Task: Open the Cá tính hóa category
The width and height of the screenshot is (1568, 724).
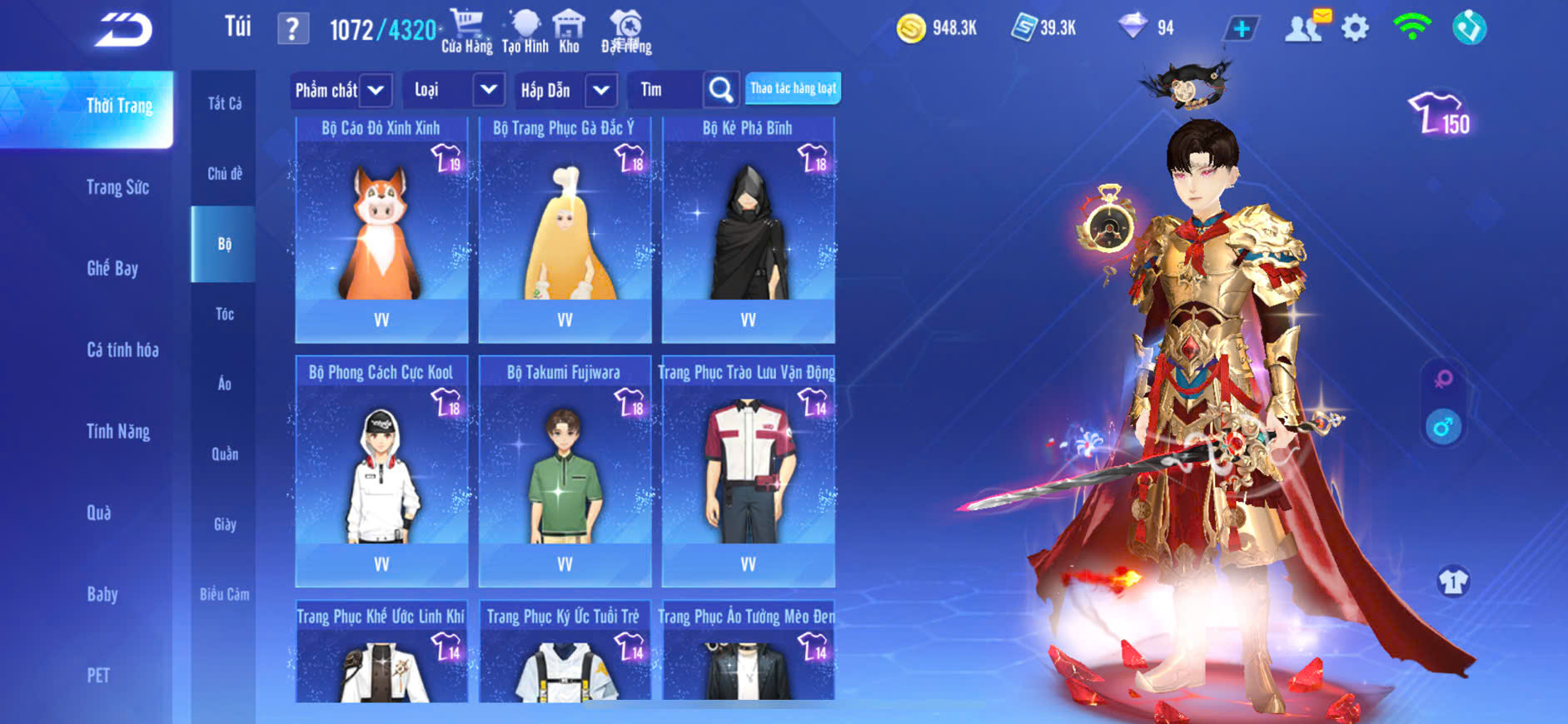Action: [122, 350]
